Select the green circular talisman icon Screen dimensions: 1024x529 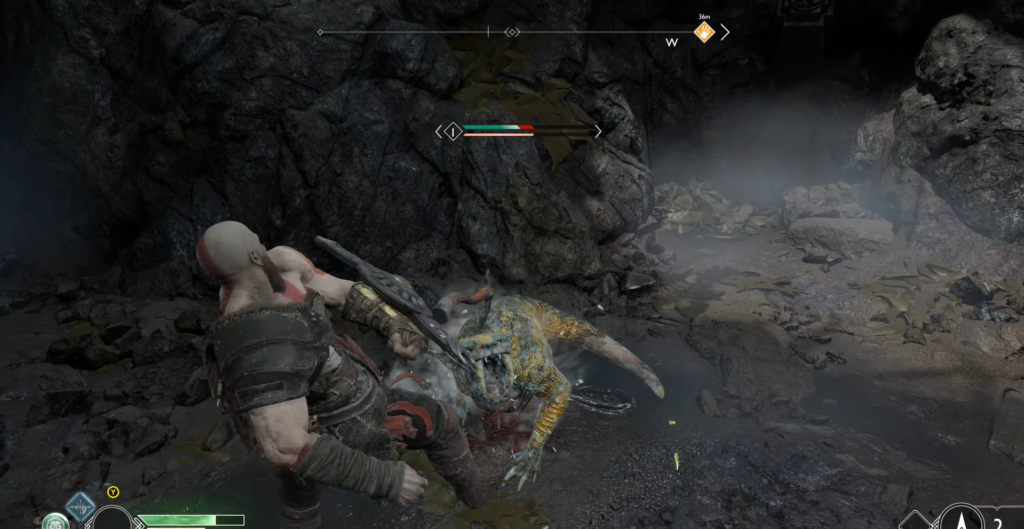tap(53, 521)
